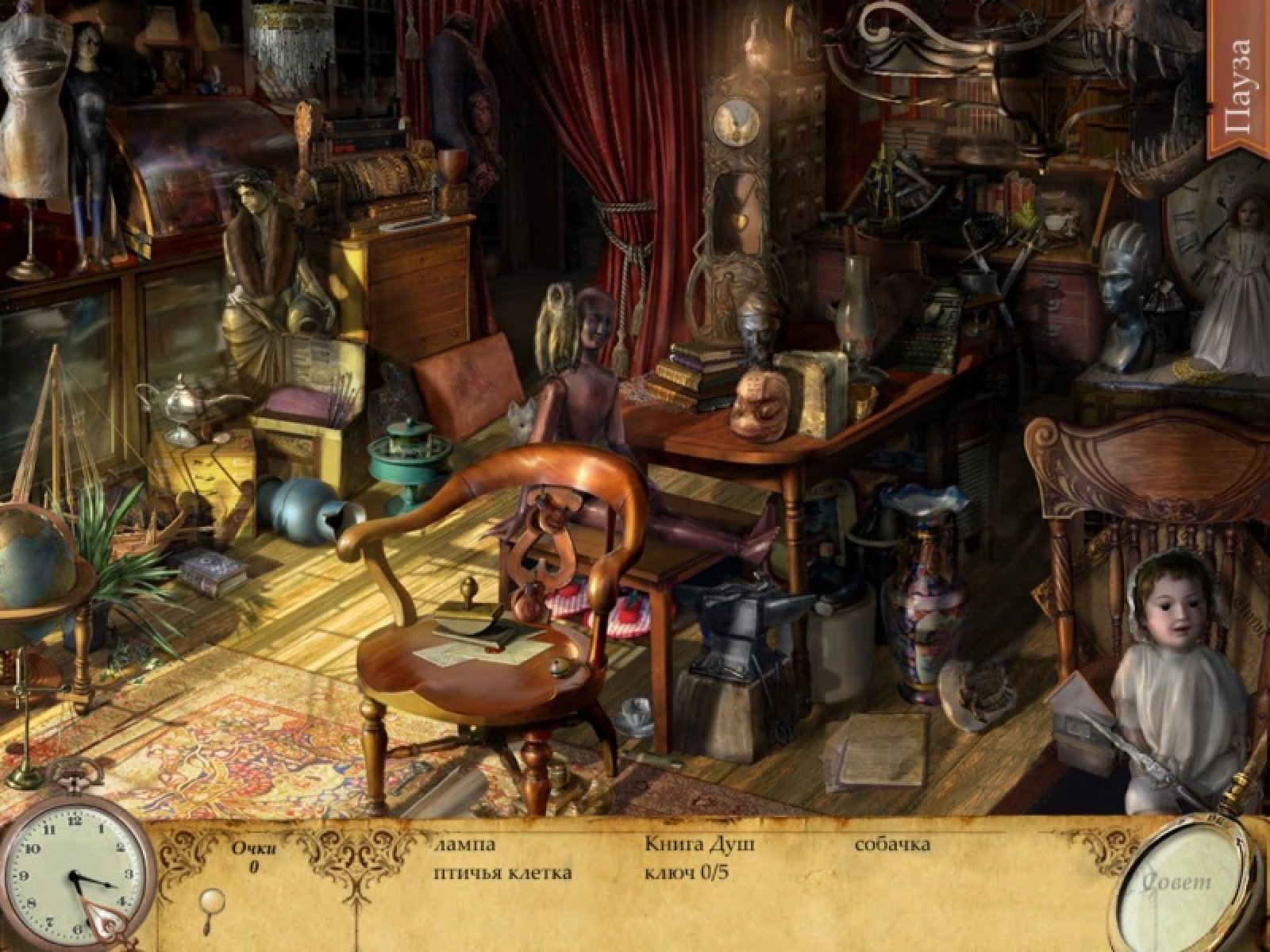
Task: Click the small magnifying glass icon
Action: point(212,900)
